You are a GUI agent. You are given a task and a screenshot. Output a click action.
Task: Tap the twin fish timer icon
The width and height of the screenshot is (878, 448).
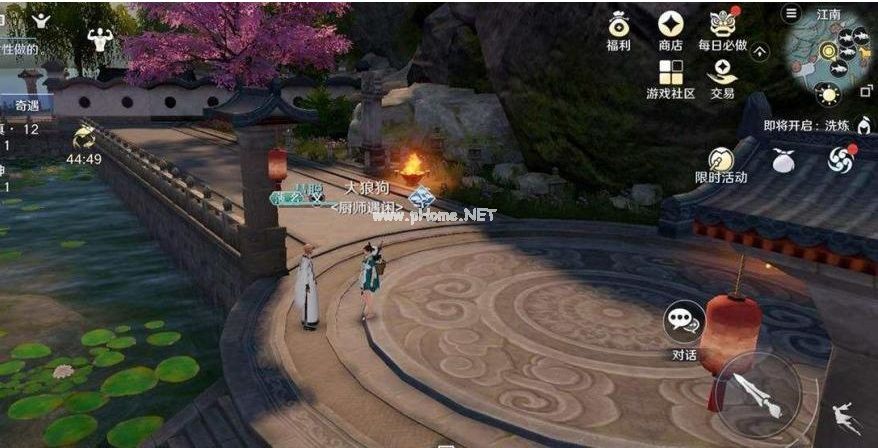coord(83,137)
